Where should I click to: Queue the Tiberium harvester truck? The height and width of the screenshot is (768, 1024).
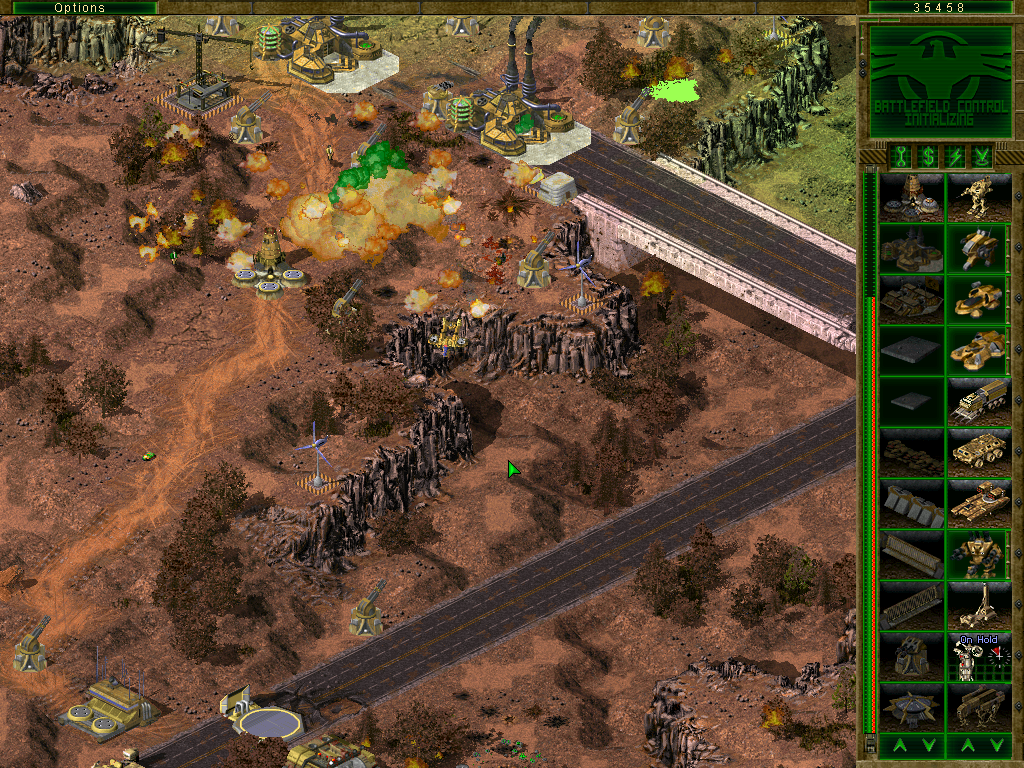click(980, 401)
